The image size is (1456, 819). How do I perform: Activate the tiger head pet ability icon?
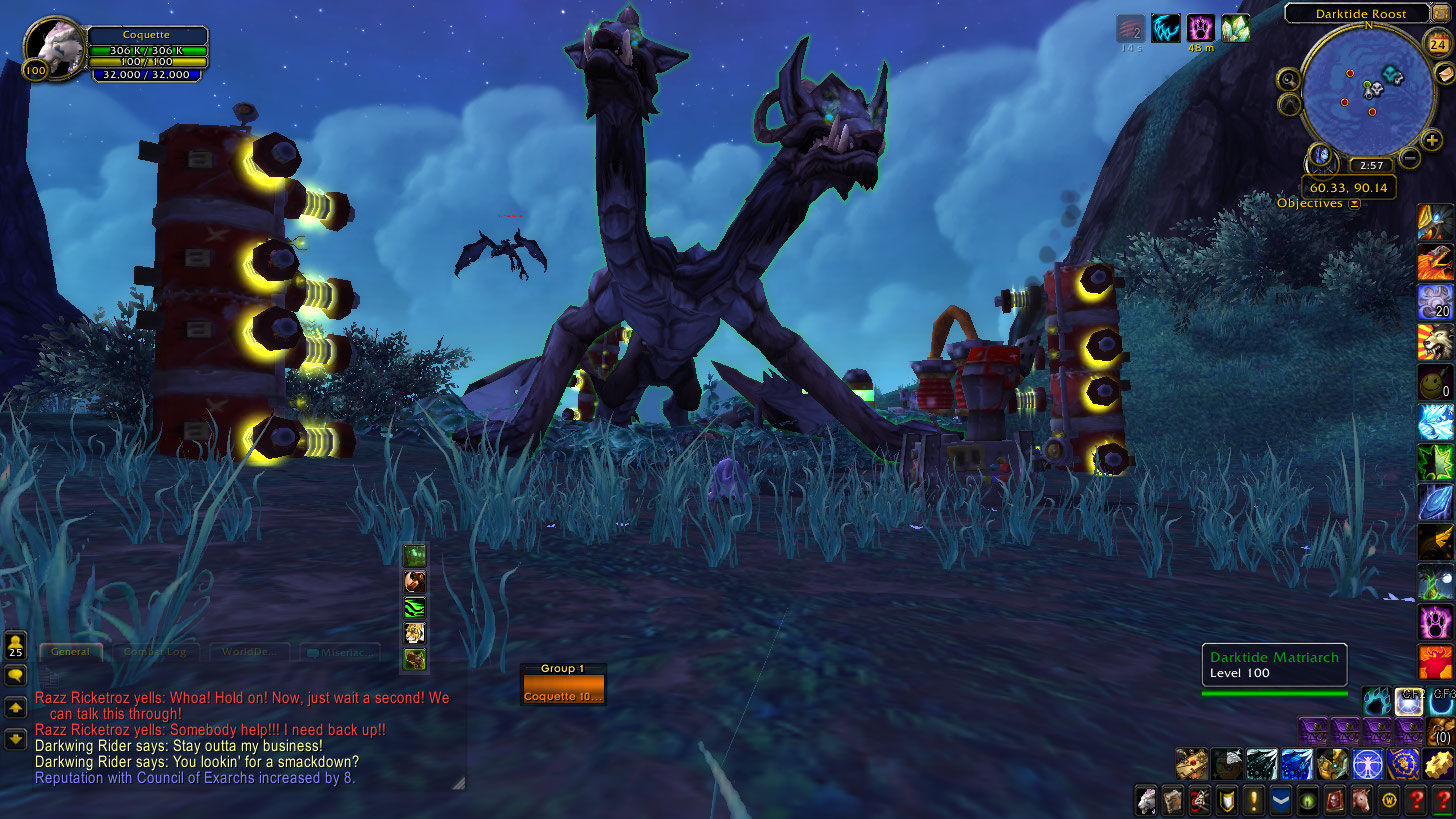point(414,633)
